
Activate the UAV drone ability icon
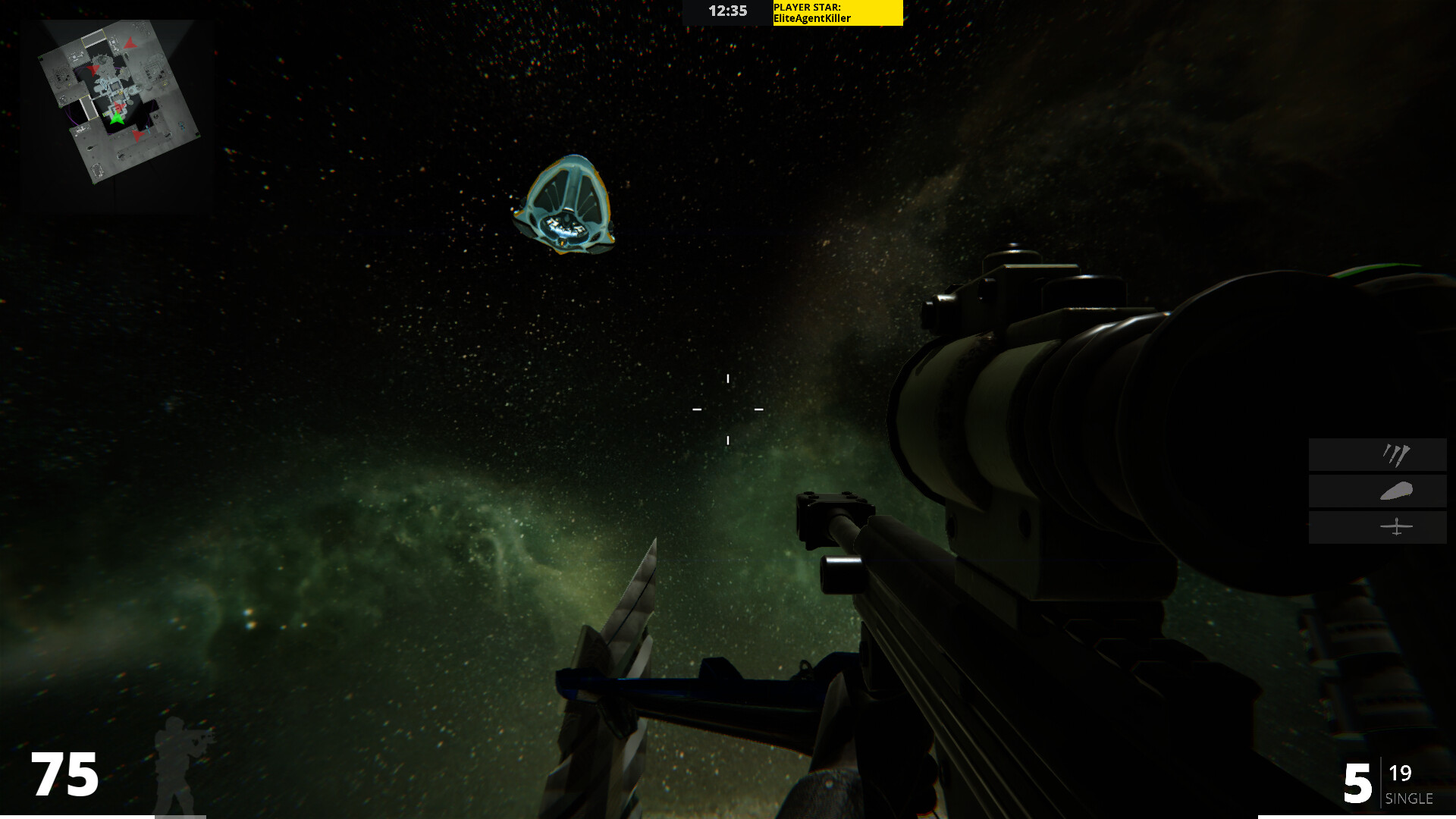[1397, 526]
